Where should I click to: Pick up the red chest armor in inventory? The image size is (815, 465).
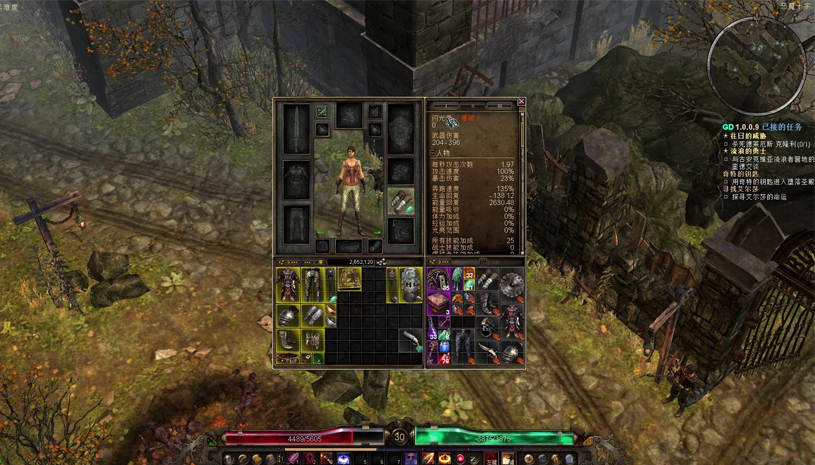(x=288, y=284)
